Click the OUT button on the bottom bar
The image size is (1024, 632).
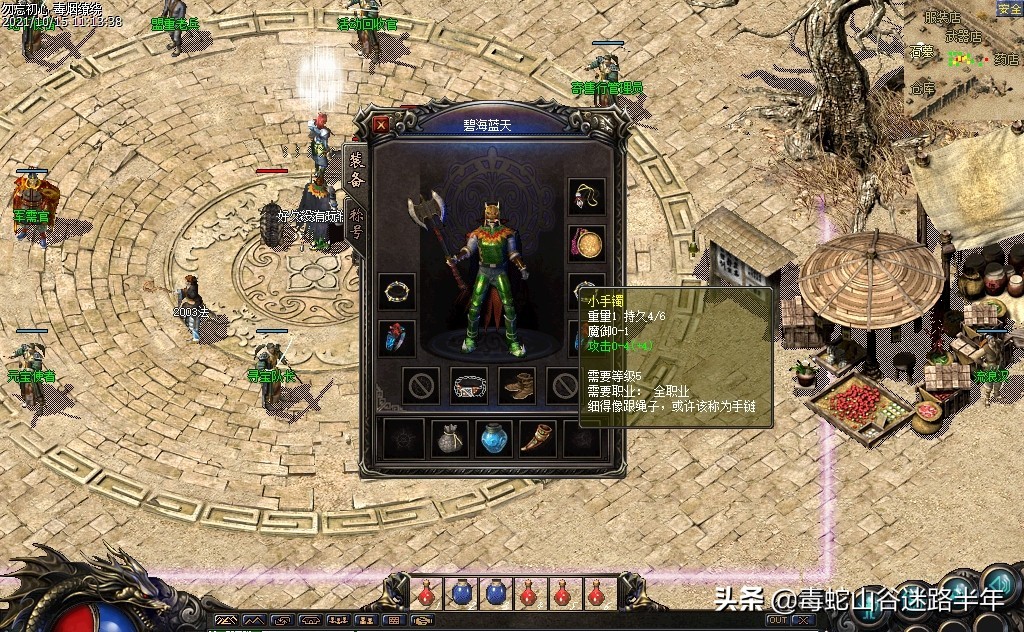pyautogui.click(x=777, y=620)
